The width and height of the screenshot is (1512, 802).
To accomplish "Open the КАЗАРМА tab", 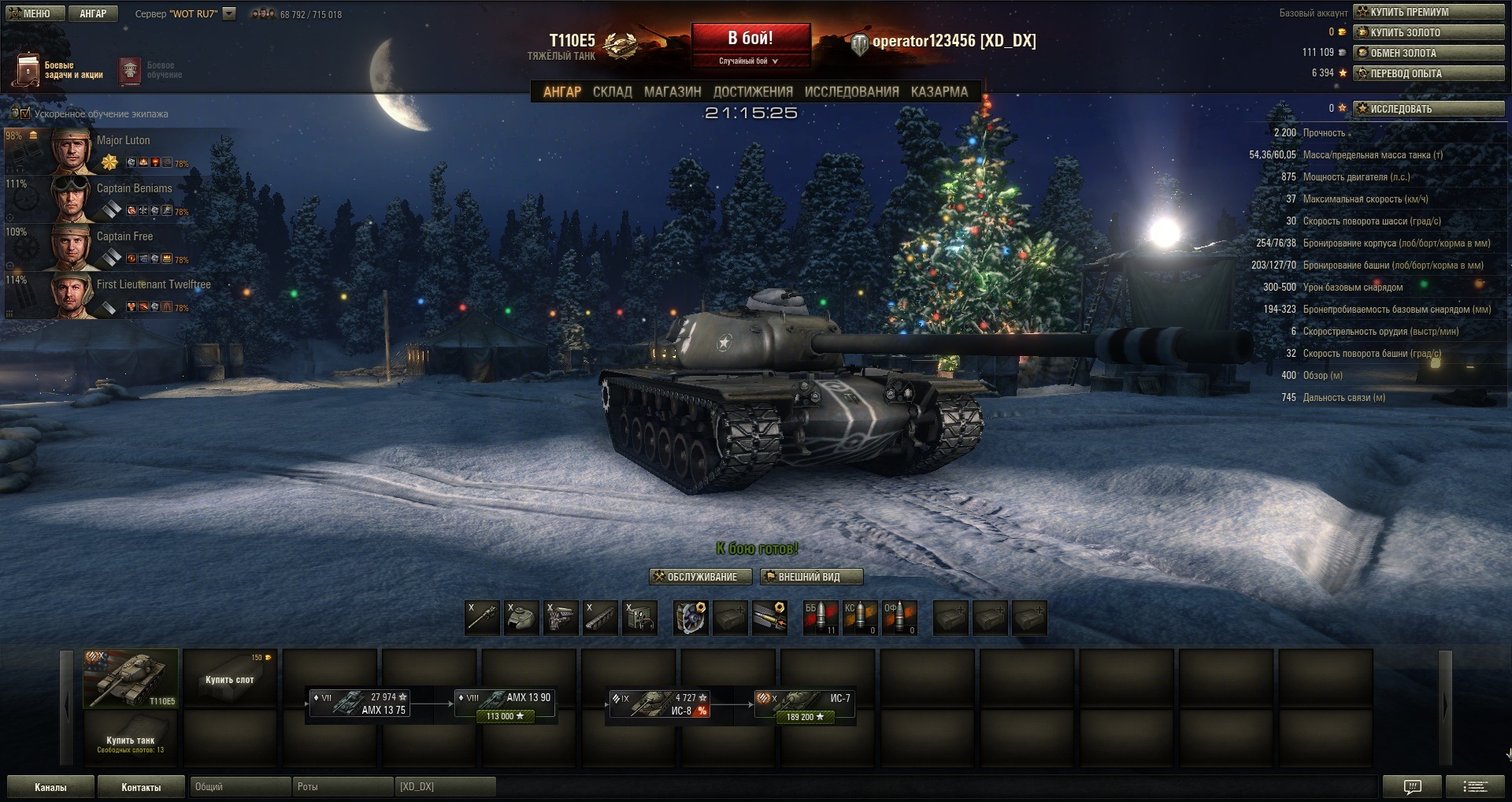I will pyautogui.click(x=939, y=92).
